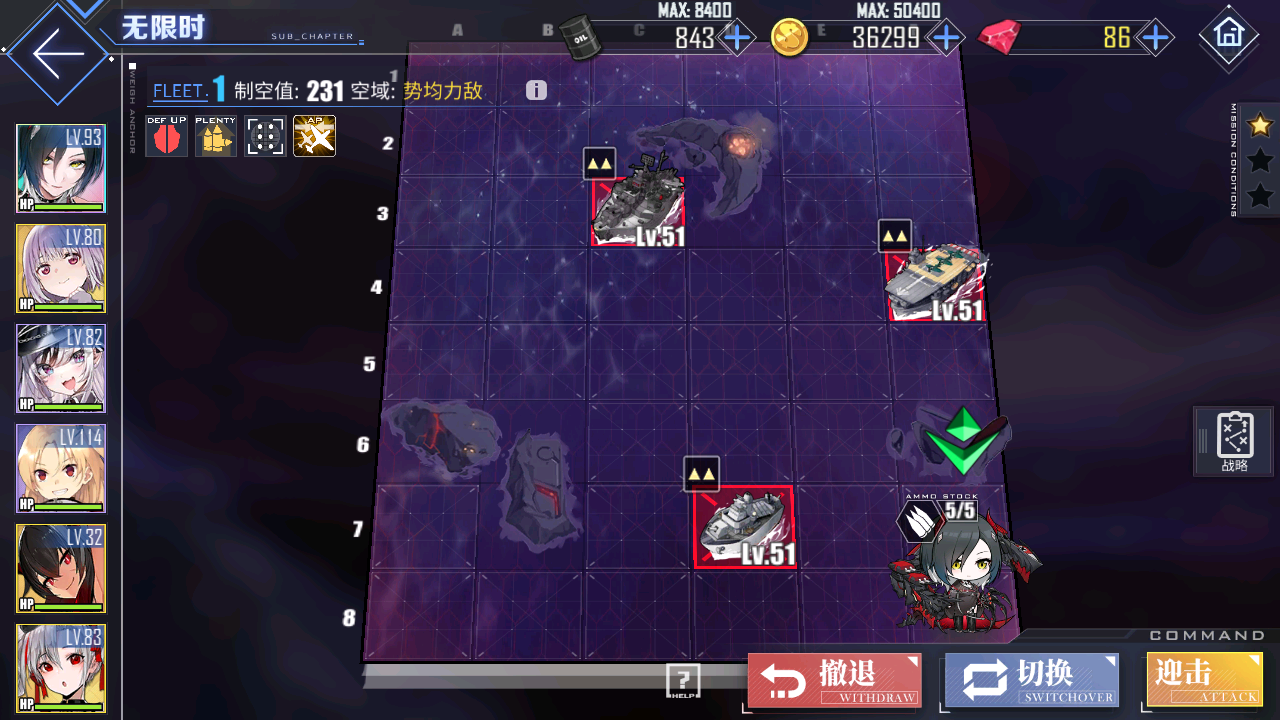The image size is (1280, 720).
Task: Open the formation grid icon
Action: (265, 136)
